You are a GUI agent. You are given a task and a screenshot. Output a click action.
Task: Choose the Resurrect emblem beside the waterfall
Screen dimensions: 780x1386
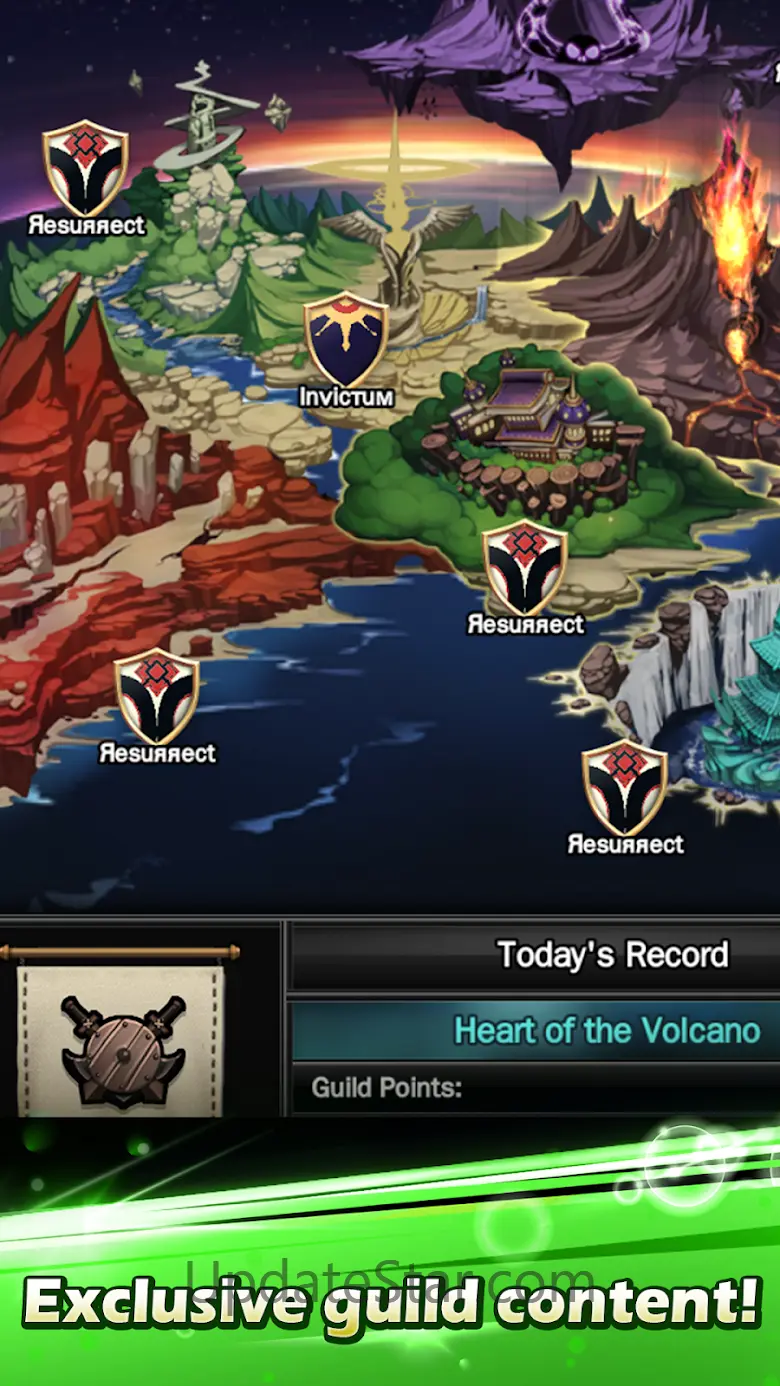point(625,789)
